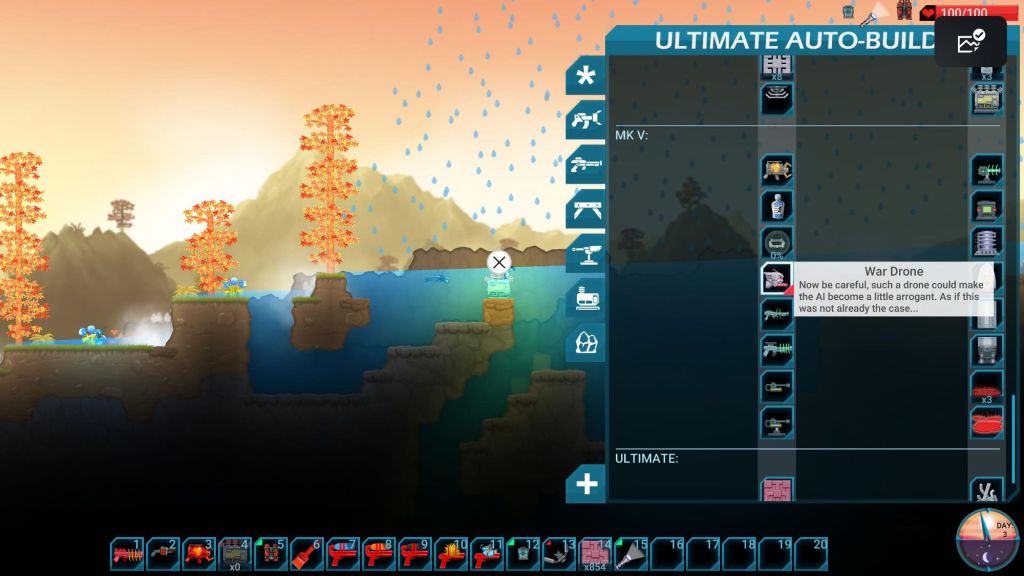
Task: Select hotbar slot 1 red weapon
Action: (127, 554)
